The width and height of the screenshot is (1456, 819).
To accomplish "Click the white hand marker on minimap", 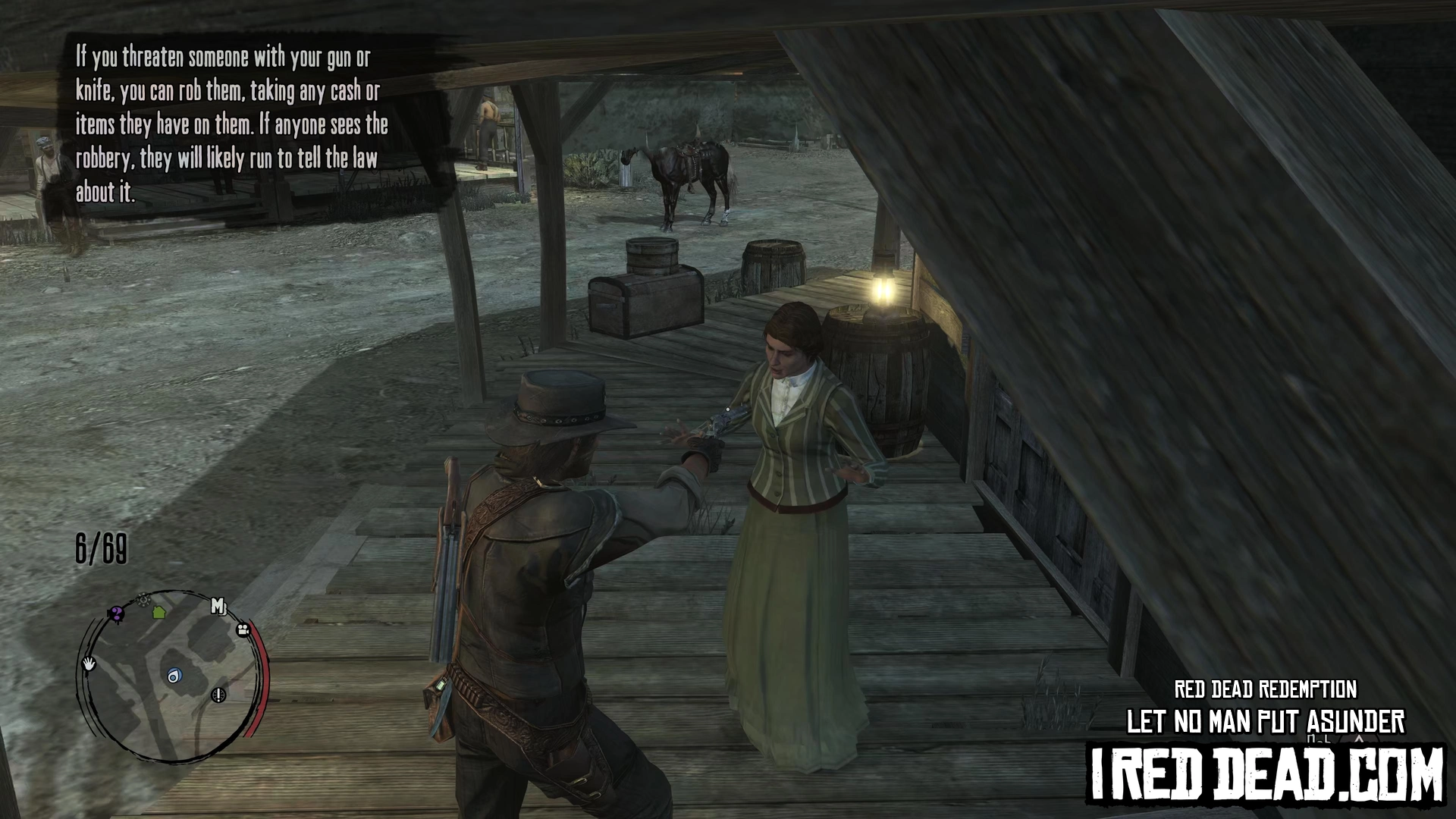I will tap(89, 664).
